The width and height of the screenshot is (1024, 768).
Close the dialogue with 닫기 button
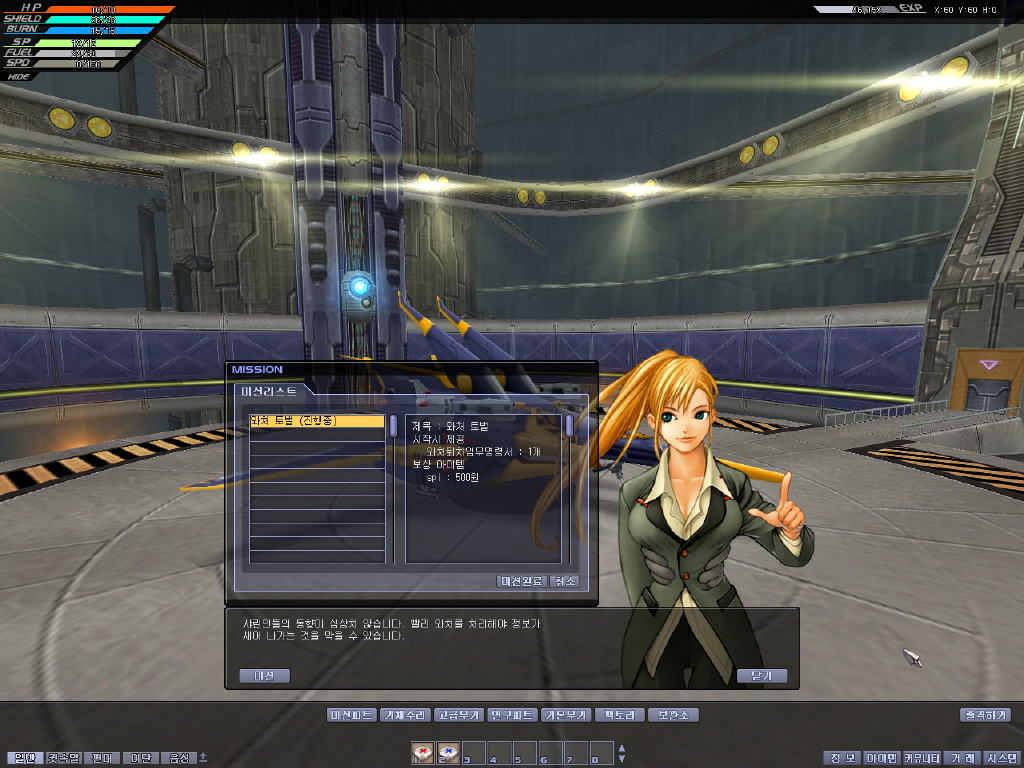pyautogui.click(x=761, y=676)
